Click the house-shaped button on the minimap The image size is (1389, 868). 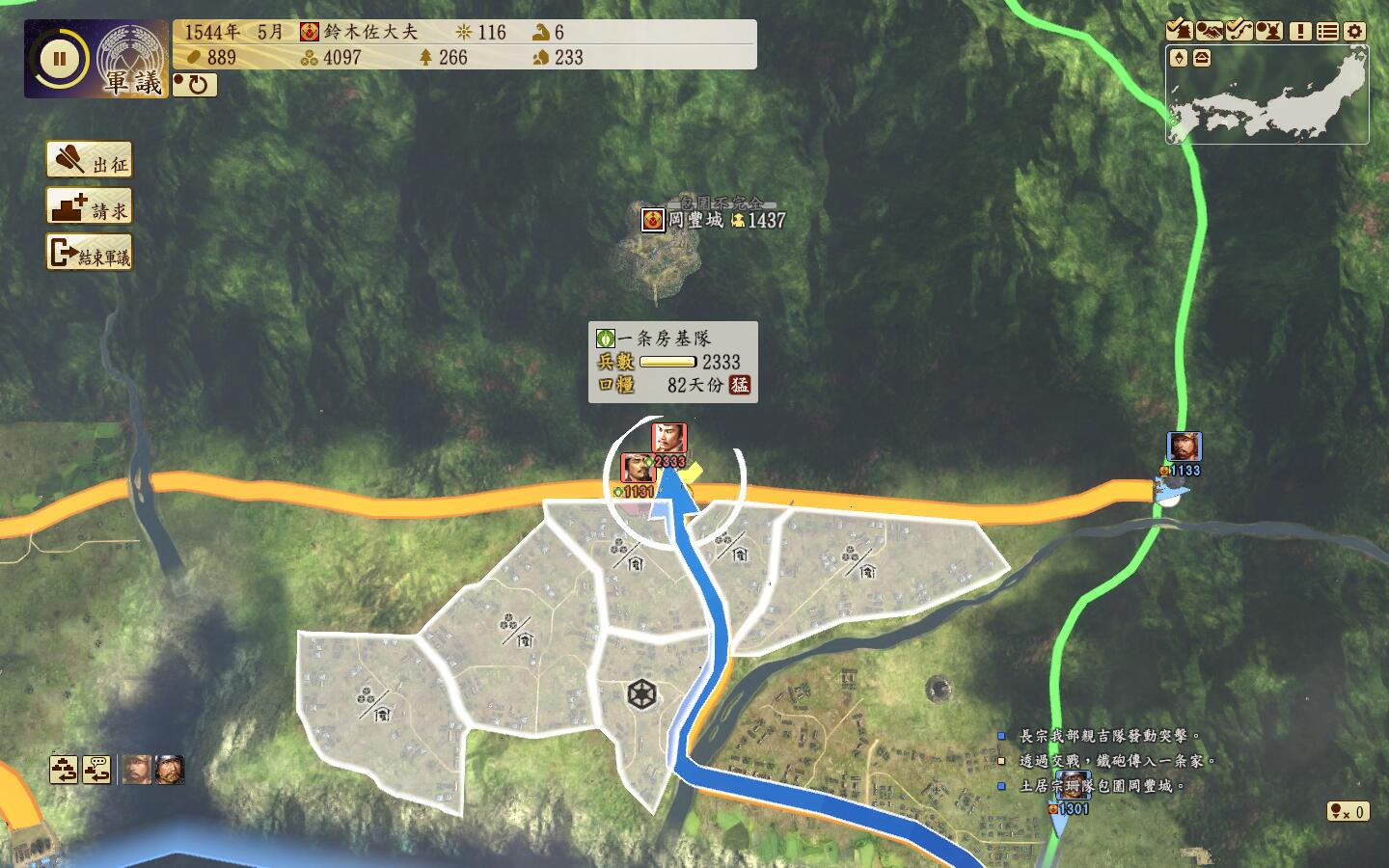[1202, 59]
